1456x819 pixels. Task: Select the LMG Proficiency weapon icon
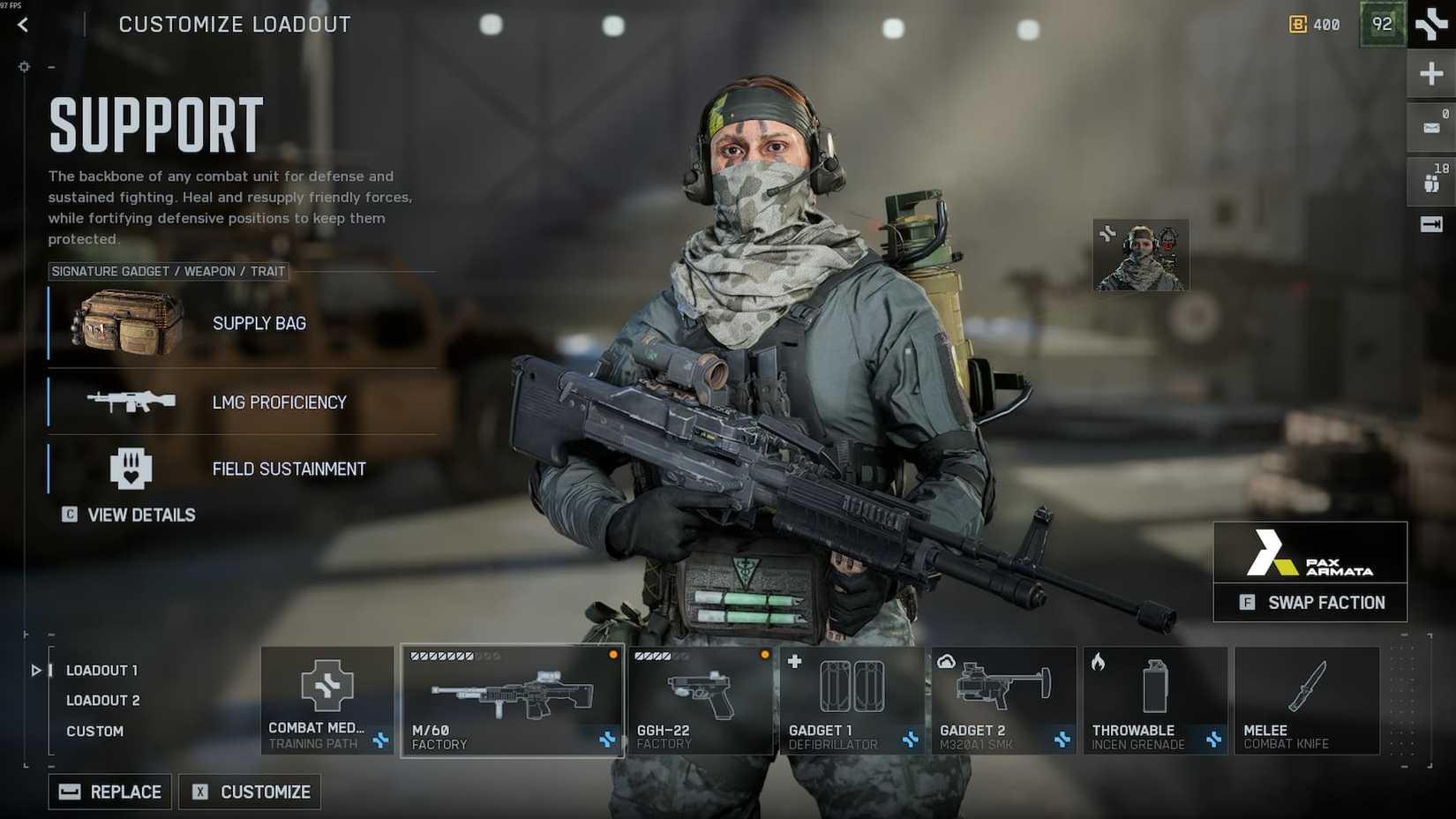[x=131, y=402]
